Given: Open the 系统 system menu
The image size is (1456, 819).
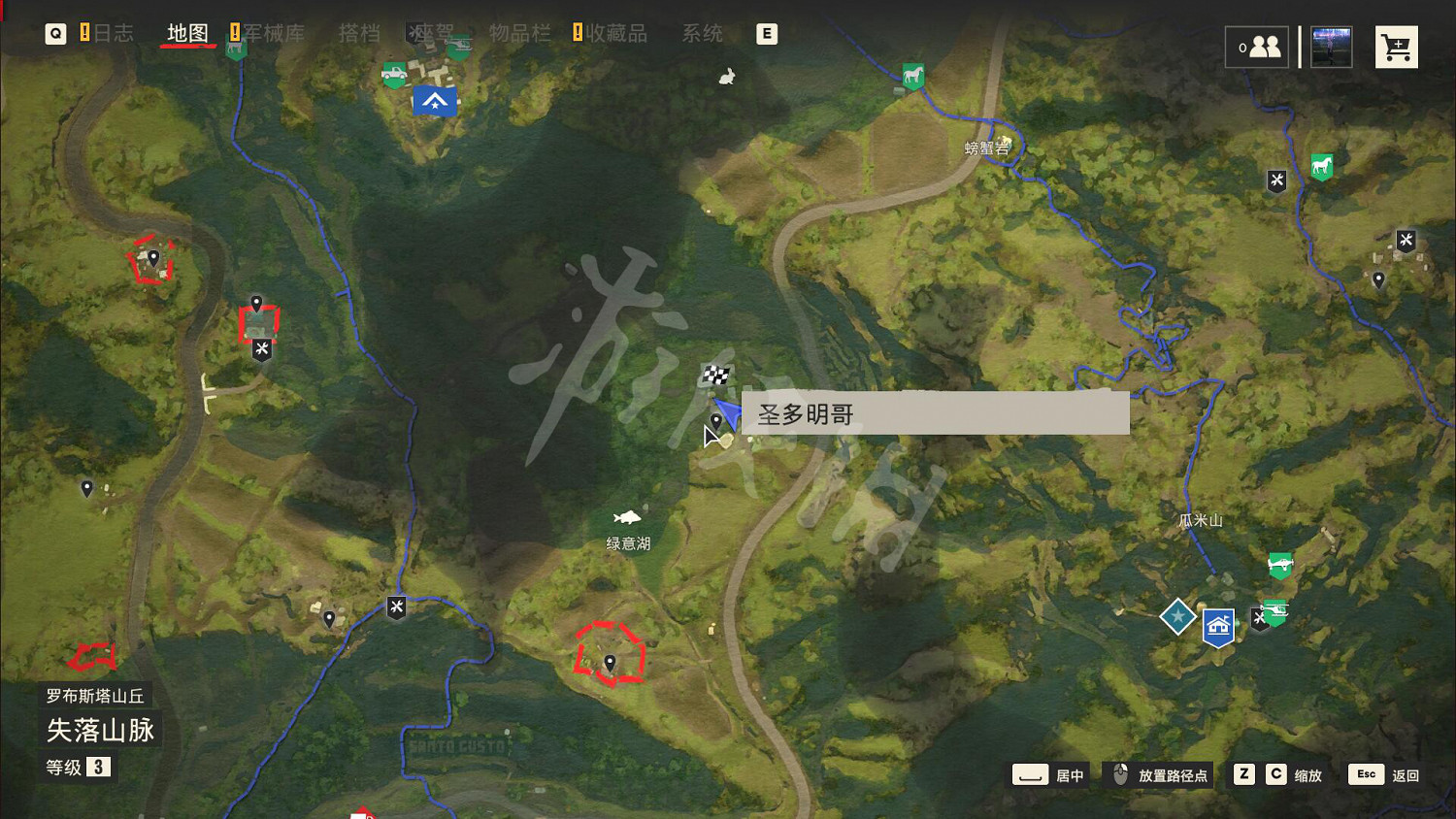Looking at the screenshot, I should click(x=702, y=32).
